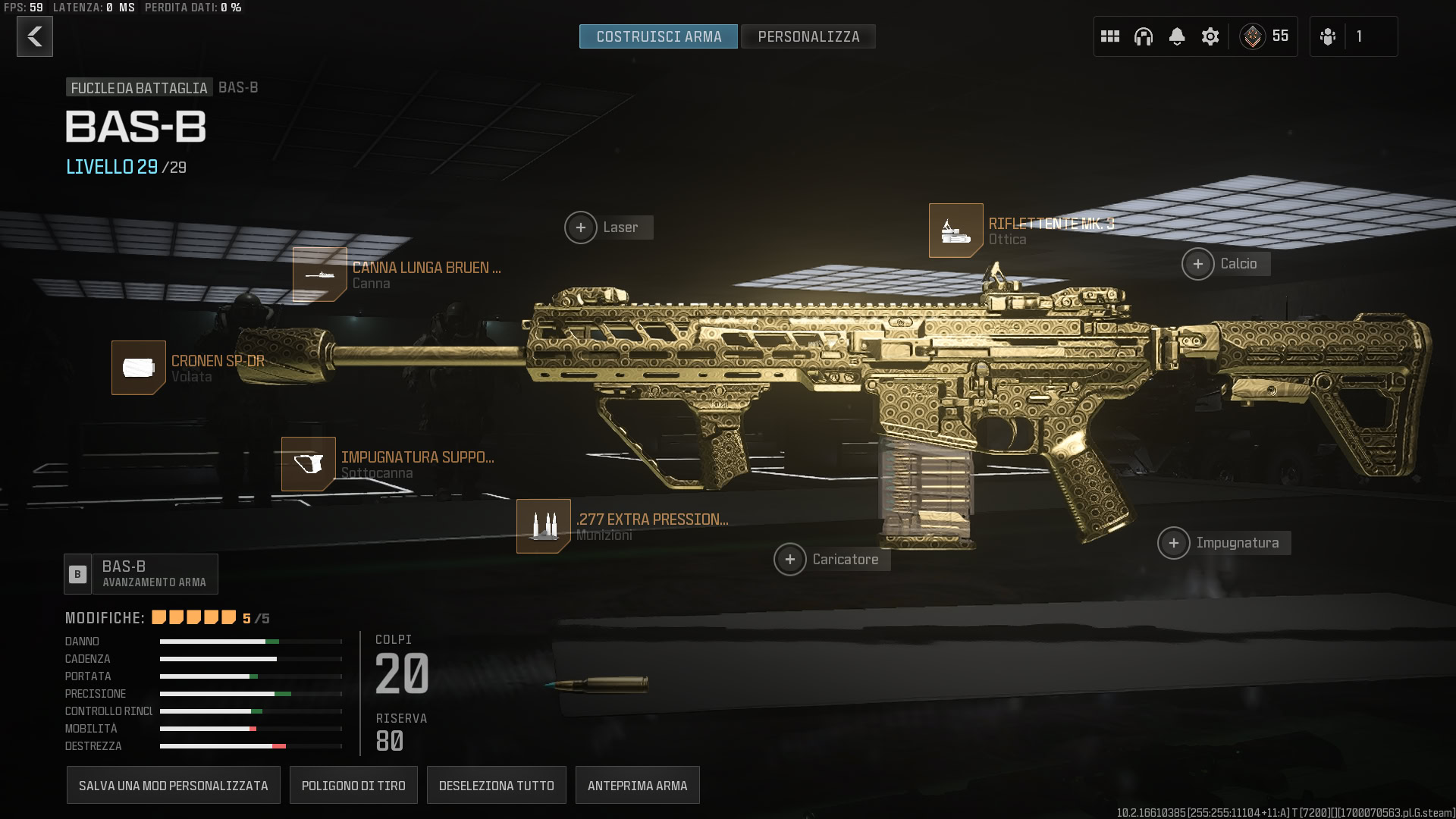Click Deseleziona Tutto to clear attachments
Screen dimensions: 1456x819
point(497,786)
